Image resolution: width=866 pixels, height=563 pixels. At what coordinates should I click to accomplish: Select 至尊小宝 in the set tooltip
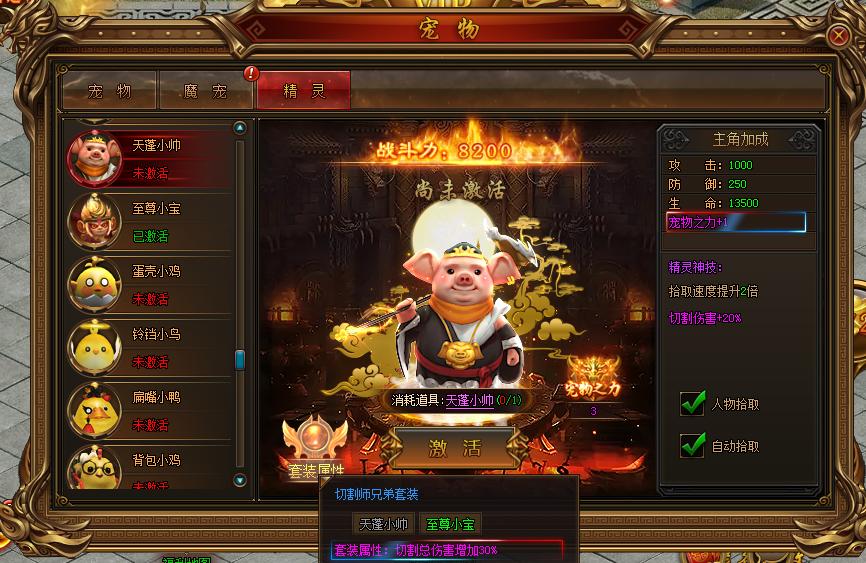point(449,523)
